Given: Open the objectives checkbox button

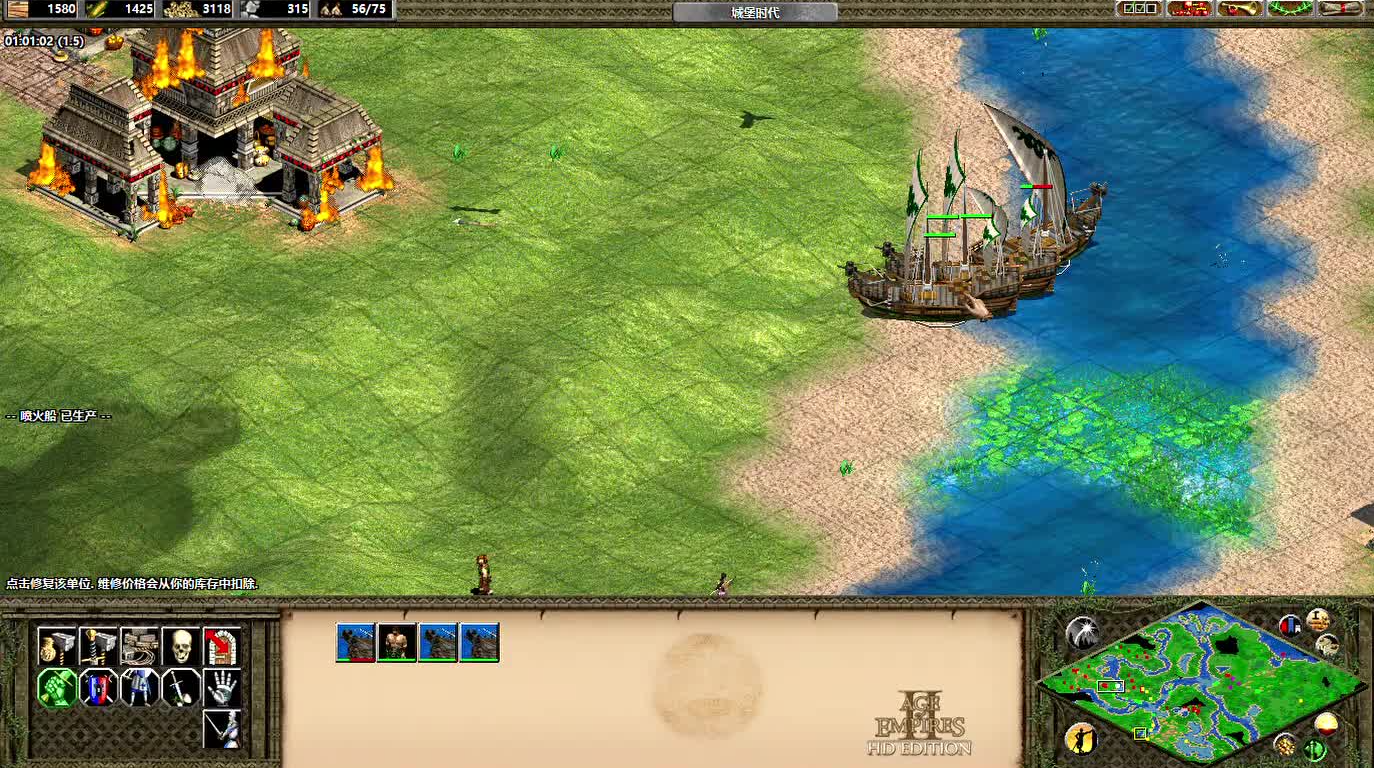Looking at the screenshot, I should (x=1139, y=9).
